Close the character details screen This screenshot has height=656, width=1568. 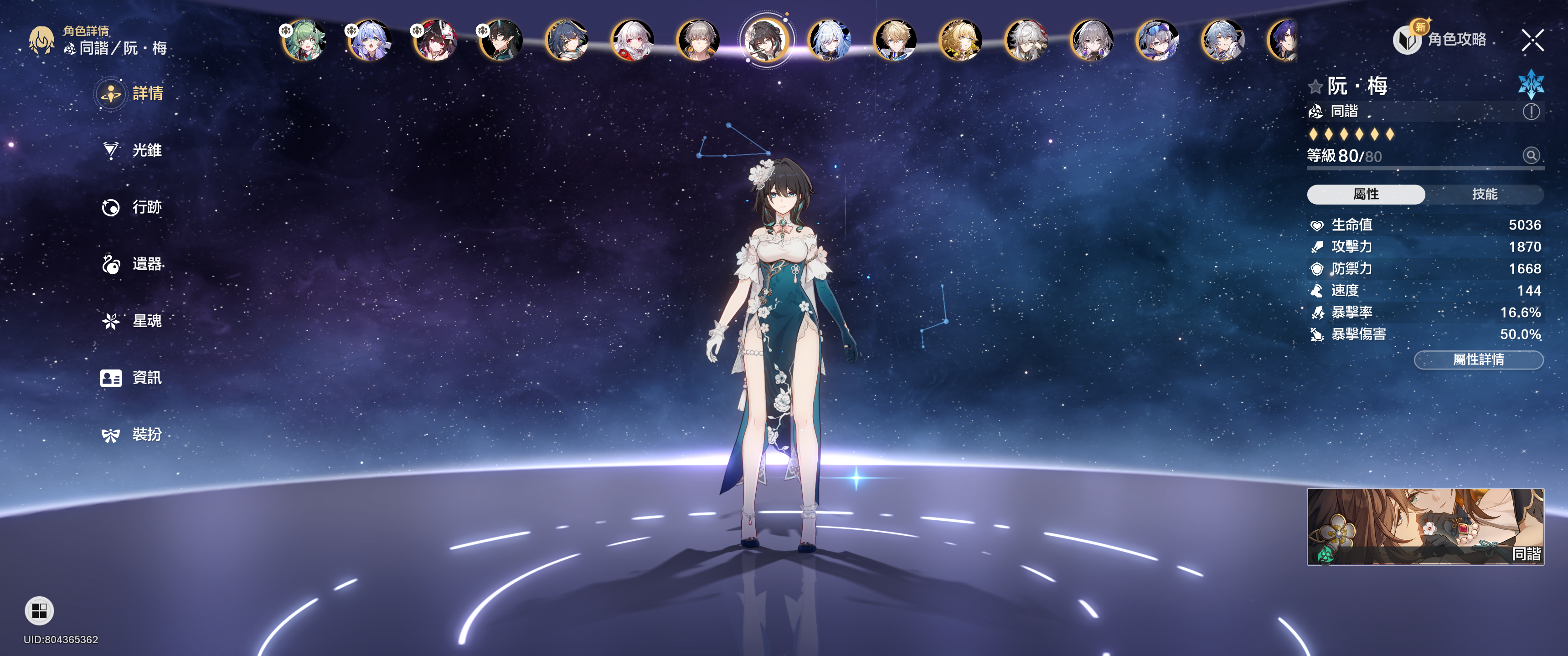[x=1532, y=41]
